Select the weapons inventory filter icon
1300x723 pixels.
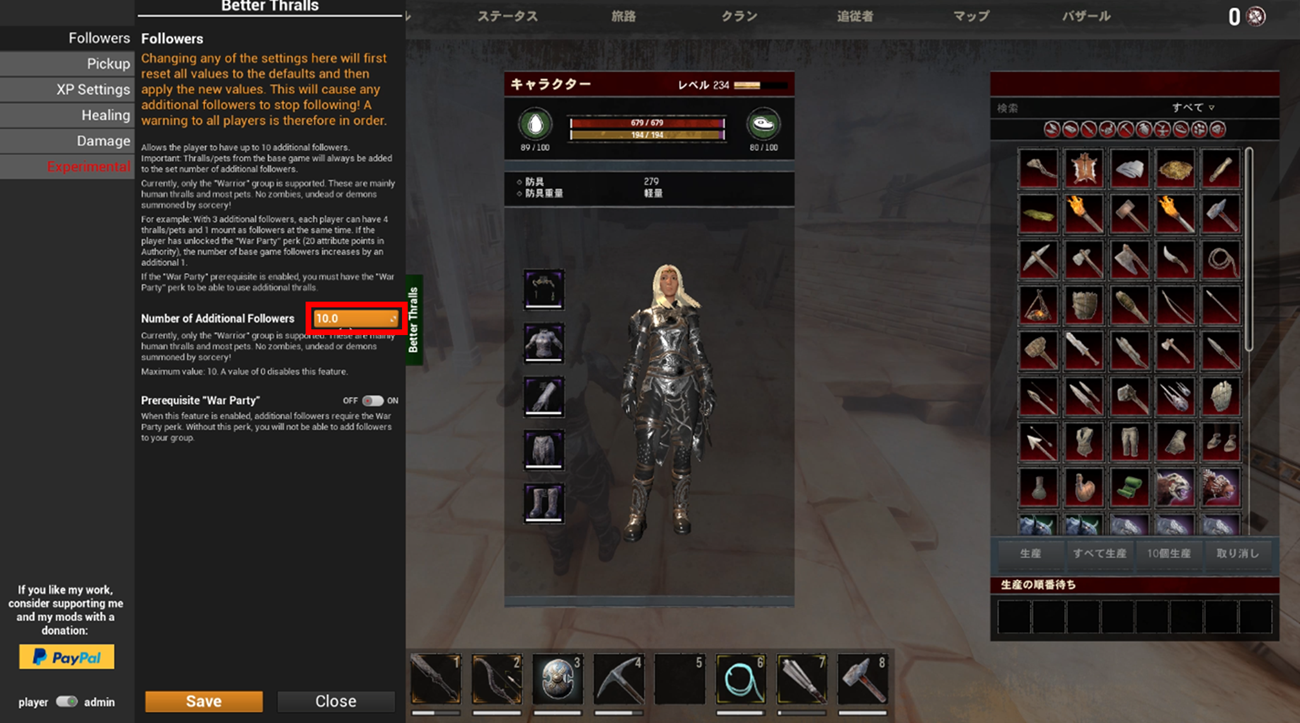point(1088,128)
